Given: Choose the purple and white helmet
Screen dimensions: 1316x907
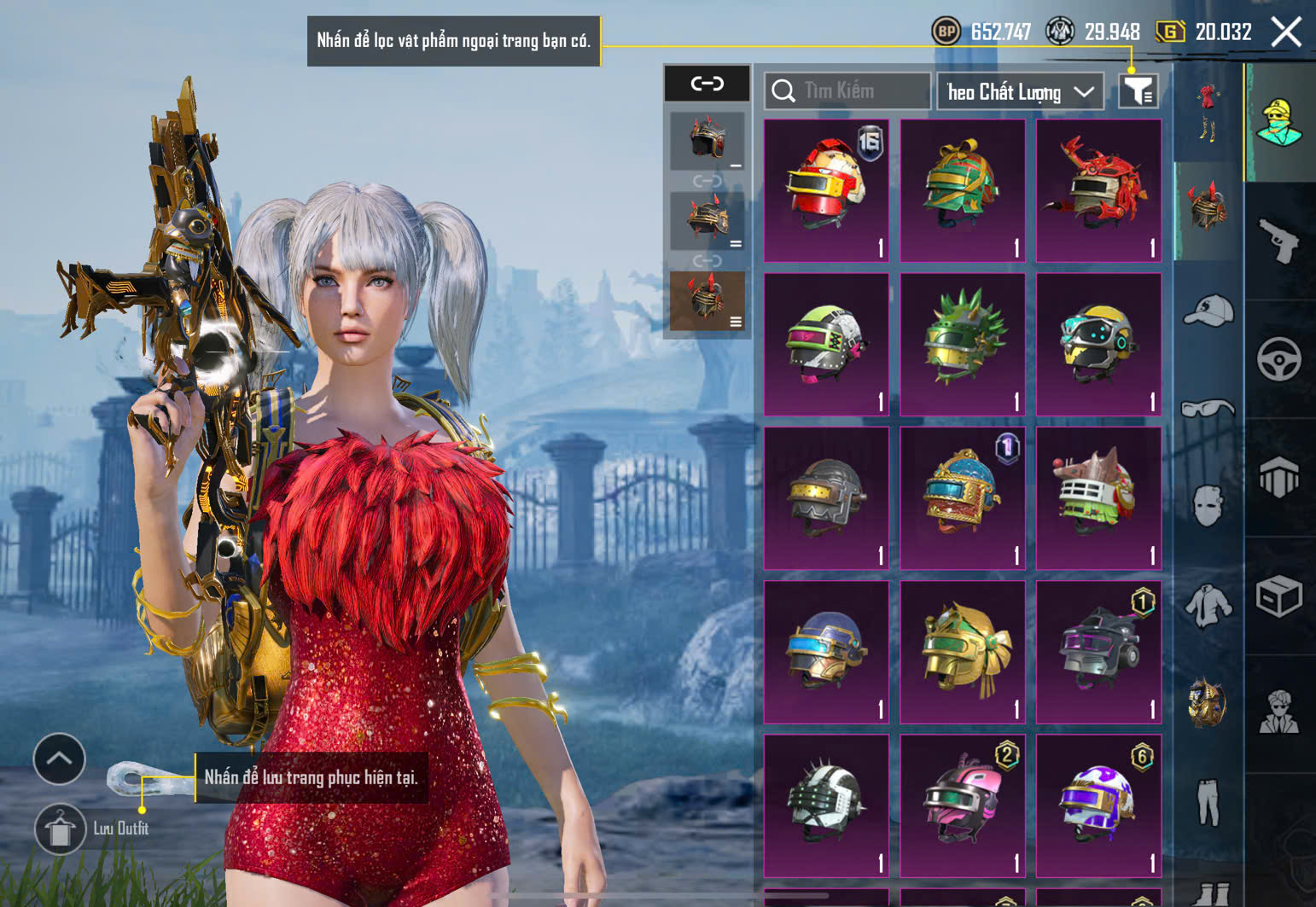Looking at the screenshot, I should tap(1098, 805).
